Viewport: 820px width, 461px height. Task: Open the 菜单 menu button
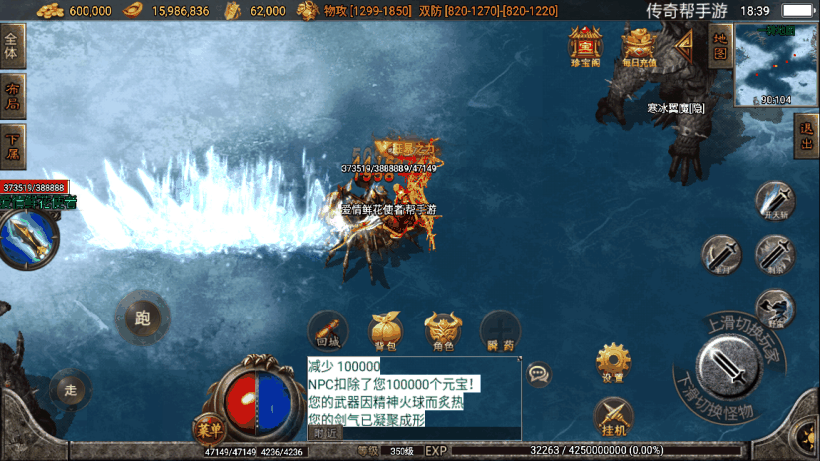pyautogui.click(x=208, y=428)
